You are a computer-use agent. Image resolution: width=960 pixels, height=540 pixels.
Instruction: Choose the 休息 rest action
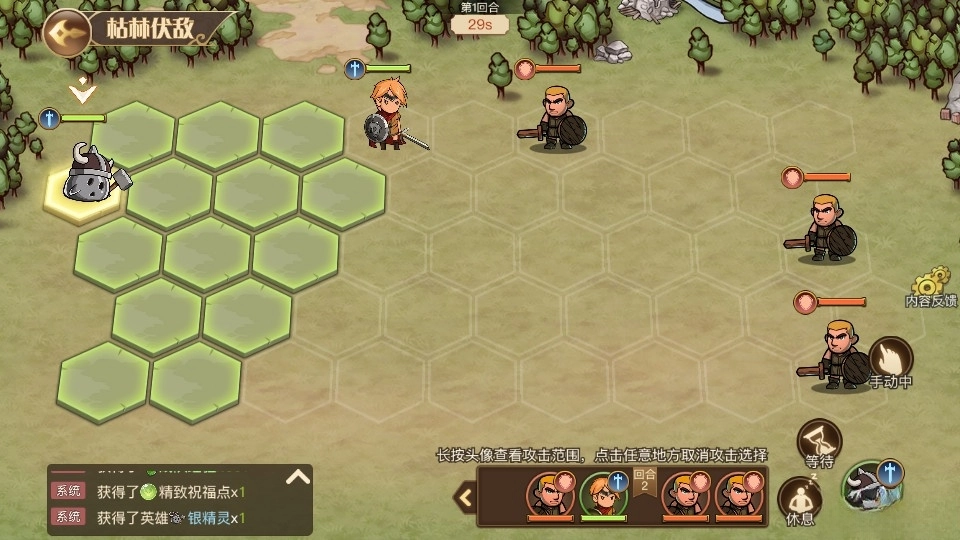coord(799,499)
